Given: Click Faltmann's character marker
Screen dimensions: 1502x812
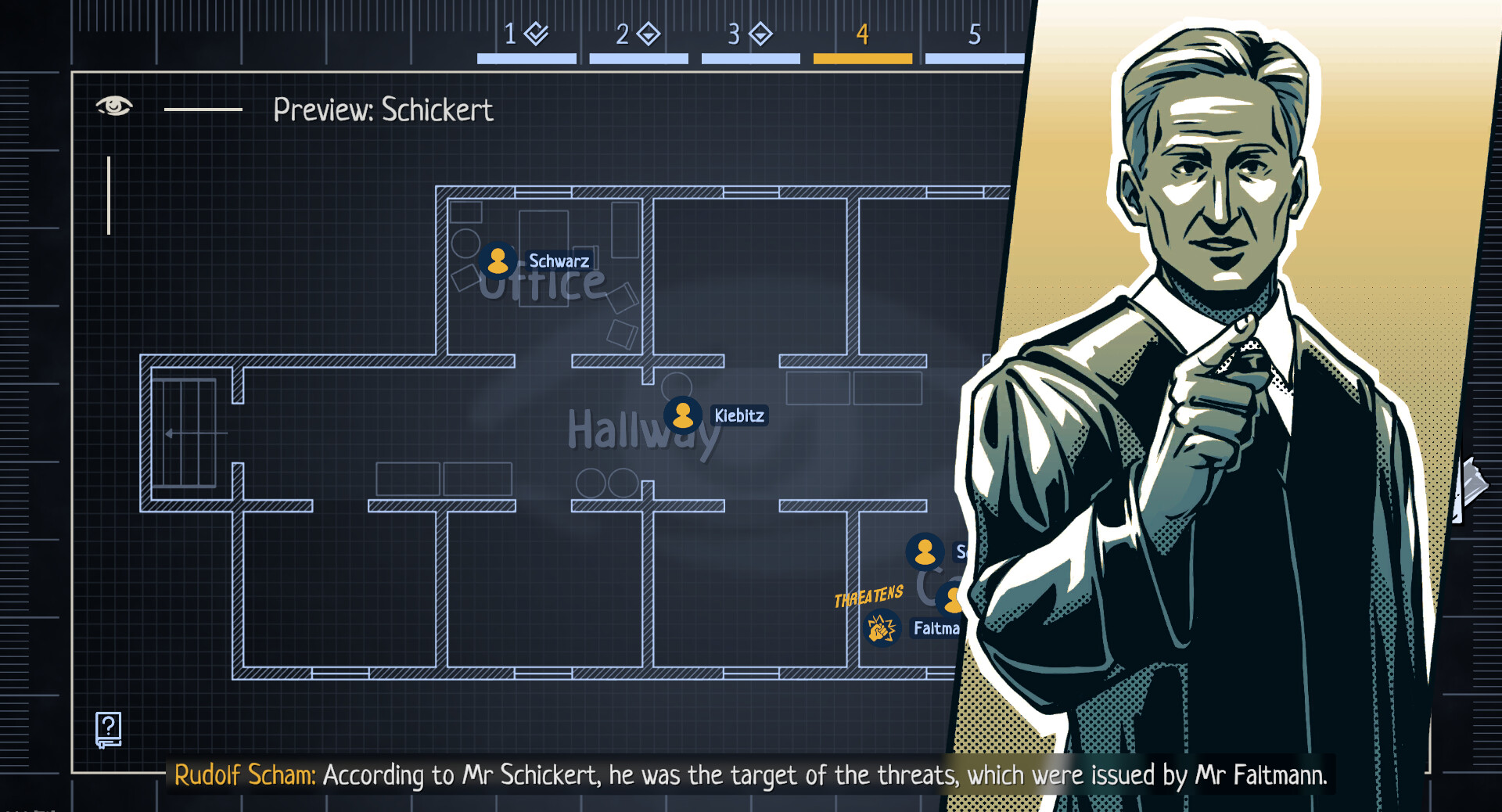Looking at the screenshot, I should 950,599.
